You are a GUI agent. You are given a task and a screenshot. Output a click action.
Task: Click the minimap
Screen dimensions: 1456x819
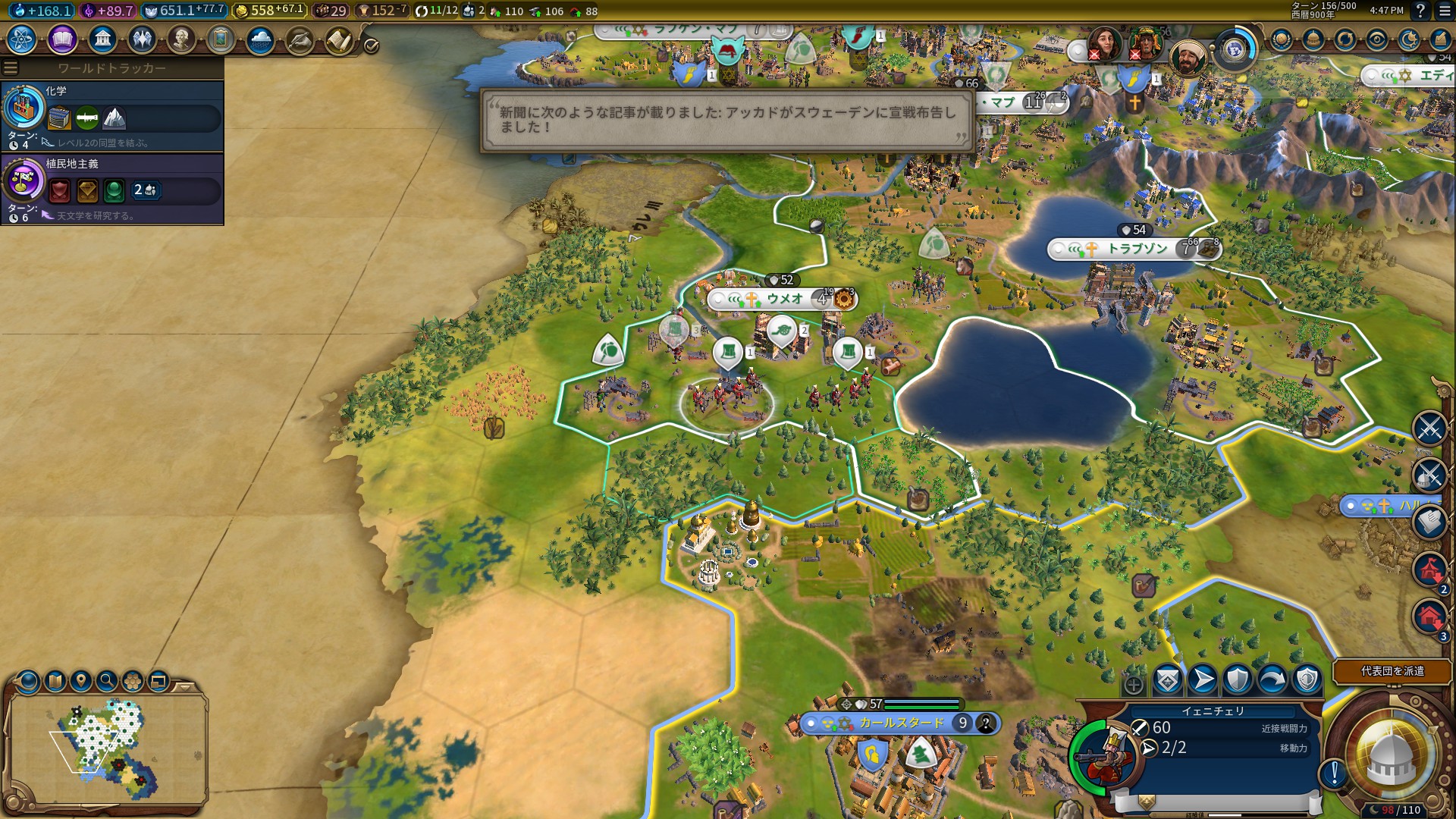pyautogui.click(x=106, y=747)
